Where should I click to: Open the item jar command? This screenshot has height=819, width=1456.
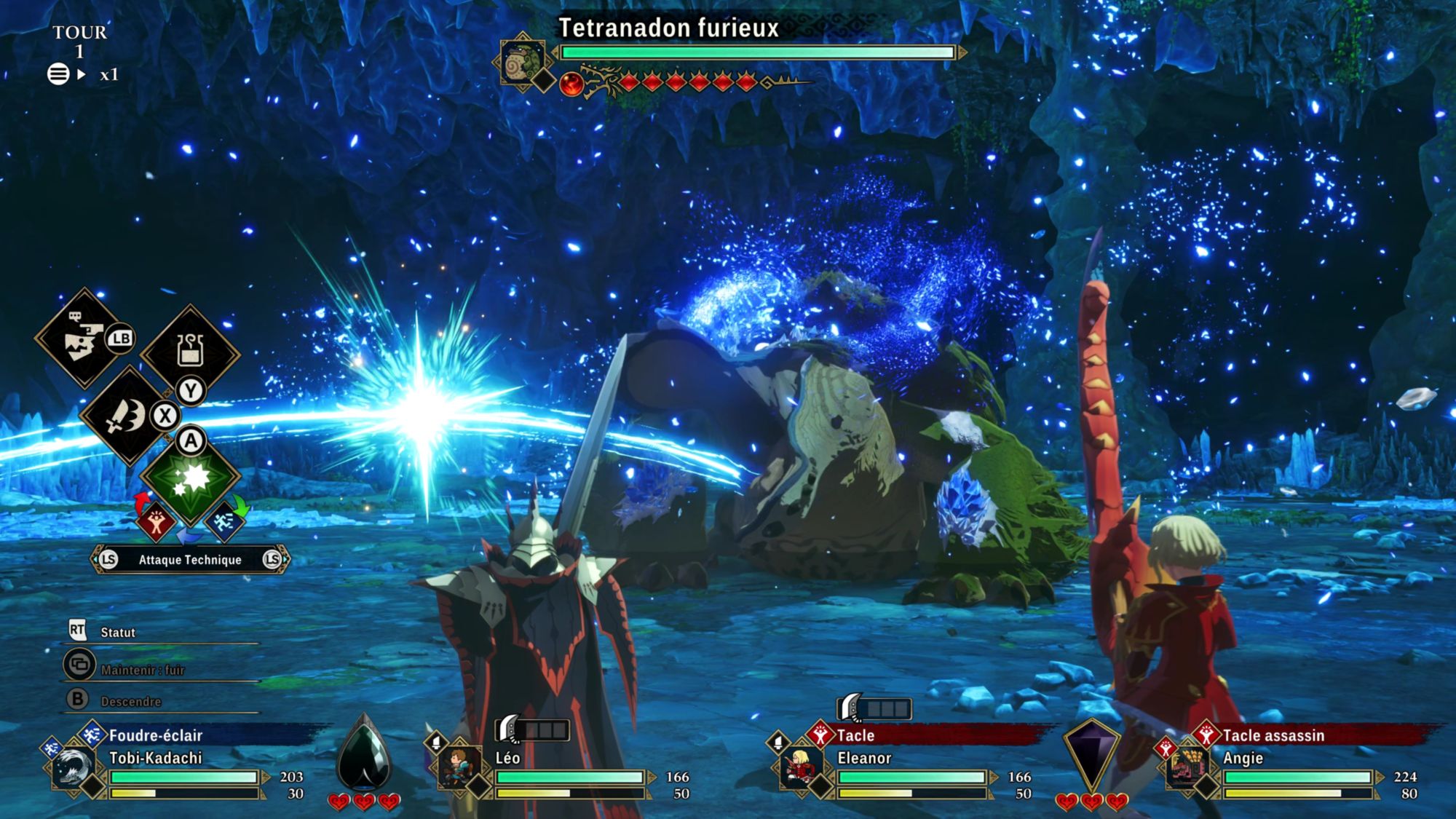[190, 352]
